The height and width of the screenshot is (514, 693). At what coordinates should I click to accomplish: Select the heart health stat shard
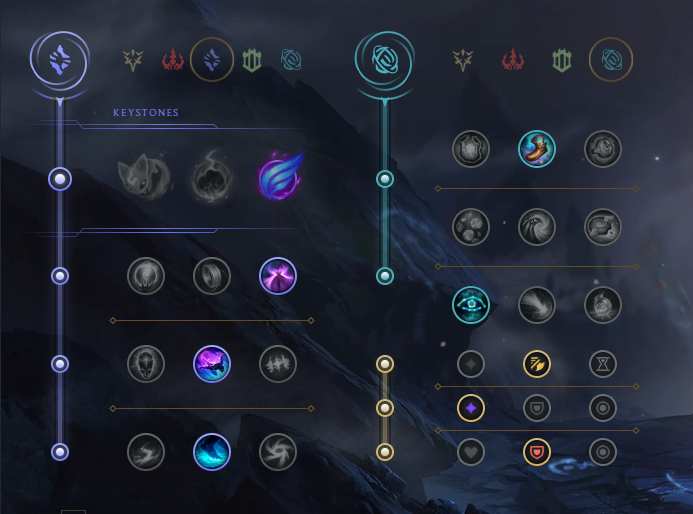(x=471, y=452)
